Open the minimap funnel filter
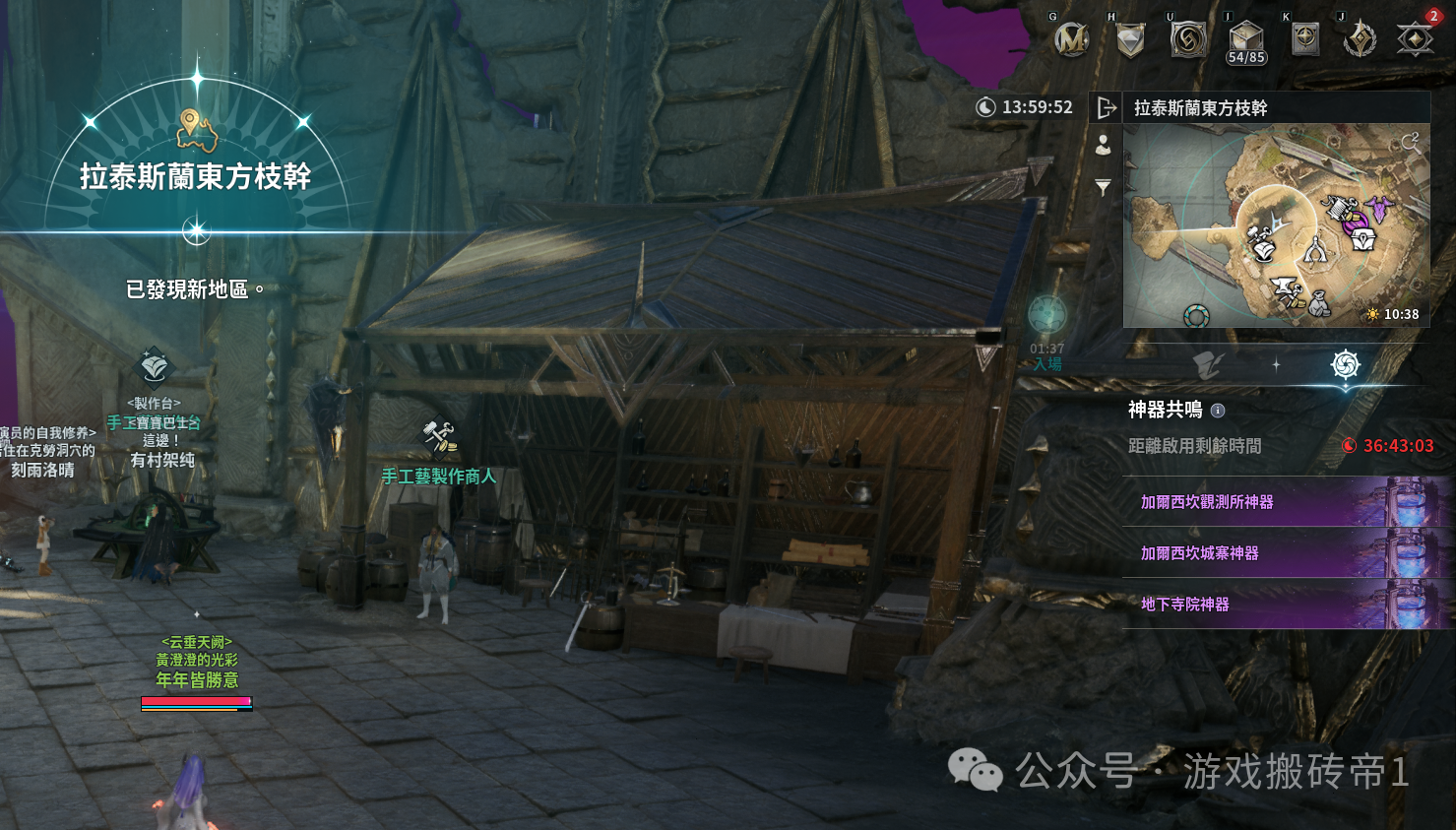The width and height of the screenshot is (1456, 830). click(1104, 187)
